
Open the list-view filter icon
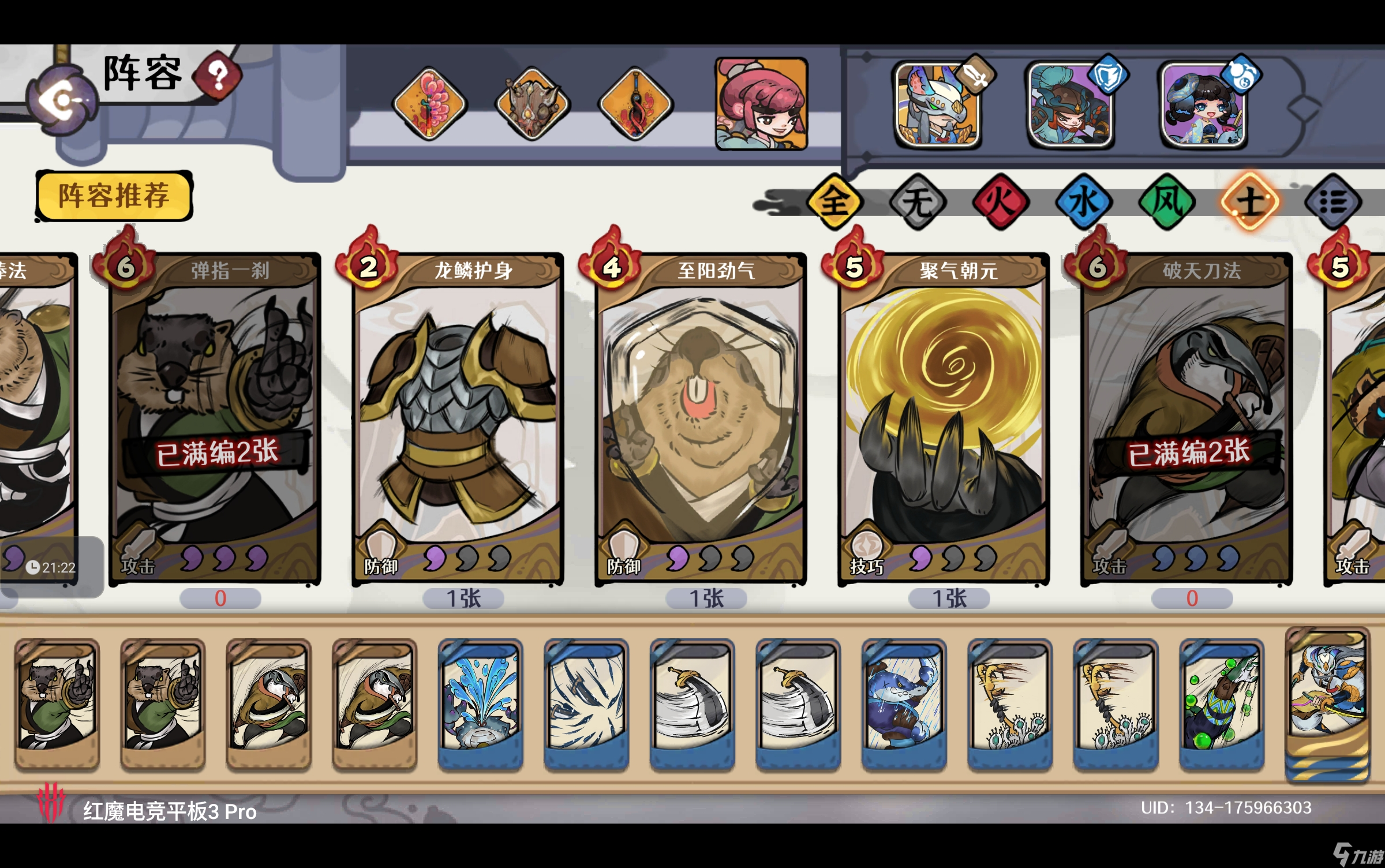click(x=1333, y=201)
